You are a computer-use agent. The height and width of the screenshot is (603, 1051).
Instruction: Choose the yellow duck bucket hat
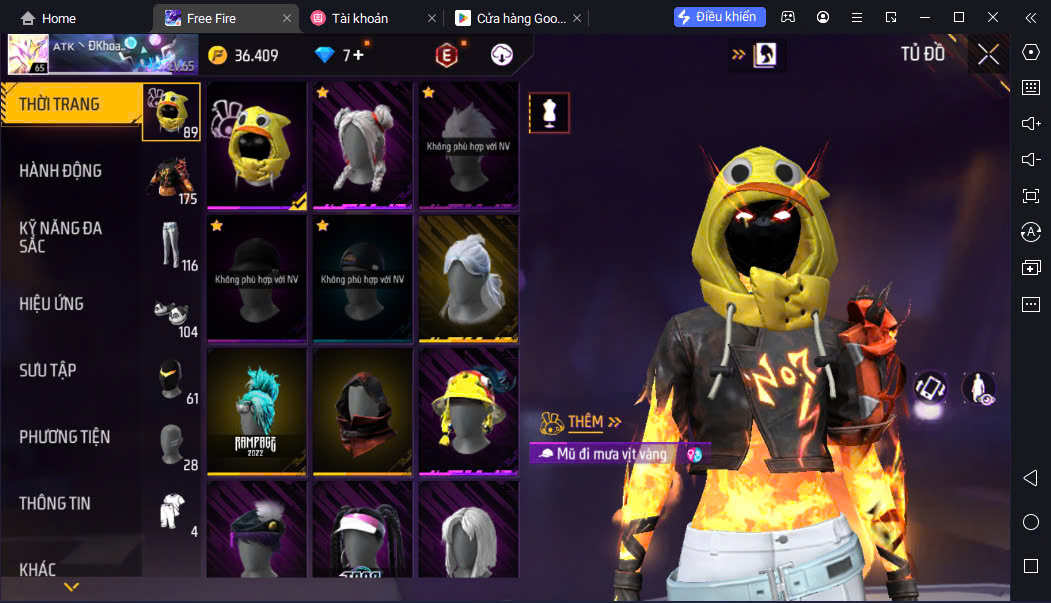tap(468, 410)
